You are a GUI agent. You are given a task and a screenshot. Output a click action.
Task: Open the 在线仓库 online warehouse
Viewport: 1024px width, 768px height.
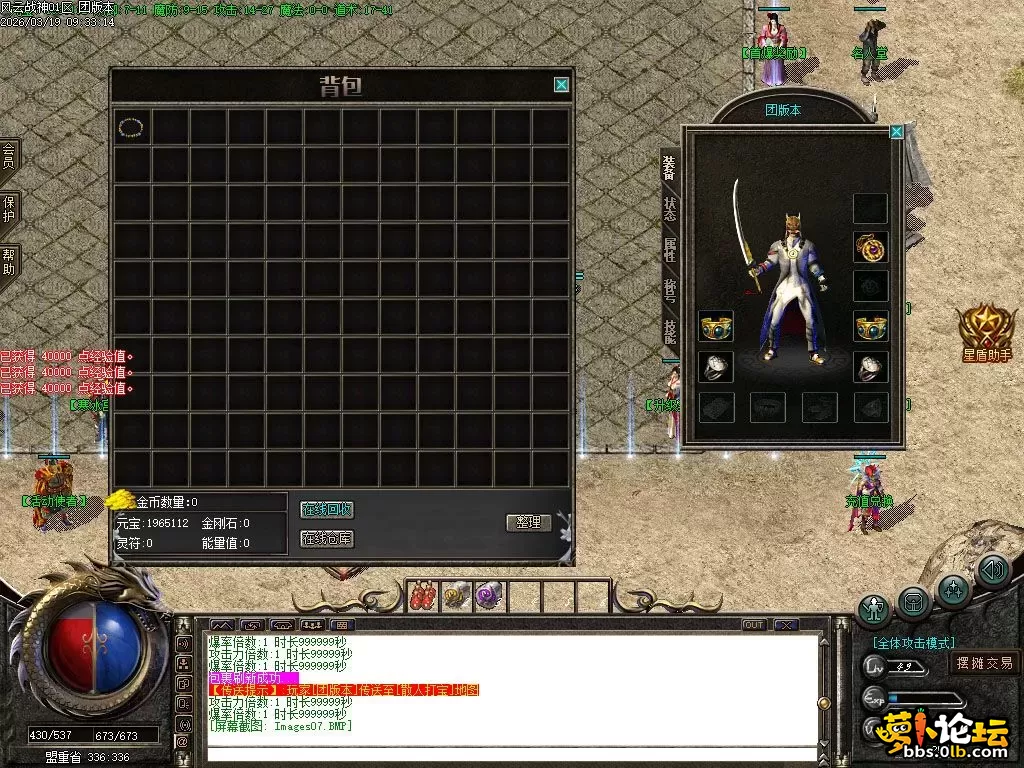pos(327,539)
